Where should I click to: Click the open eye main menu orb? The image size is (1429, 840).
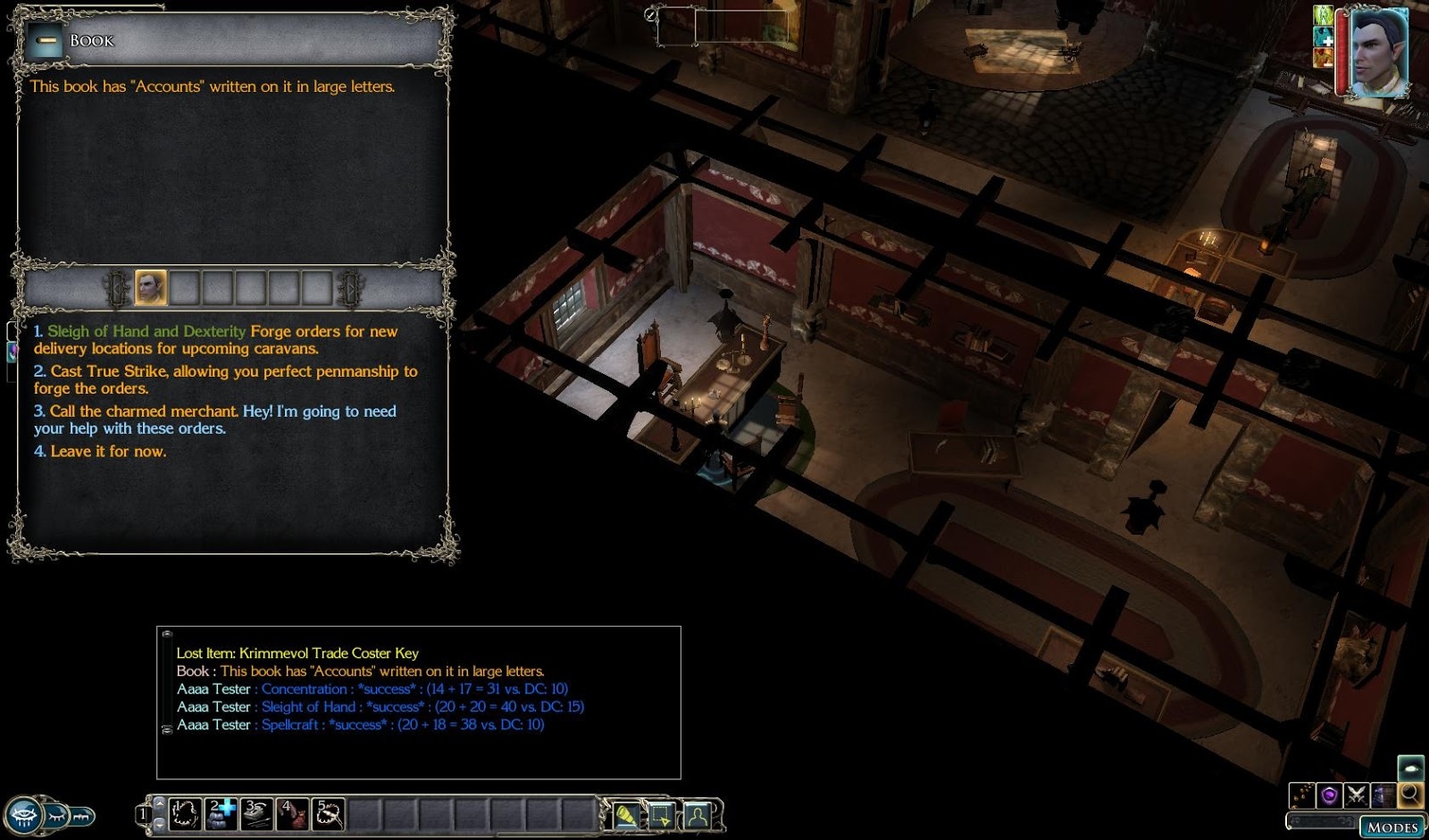click(x=24, y=815)
